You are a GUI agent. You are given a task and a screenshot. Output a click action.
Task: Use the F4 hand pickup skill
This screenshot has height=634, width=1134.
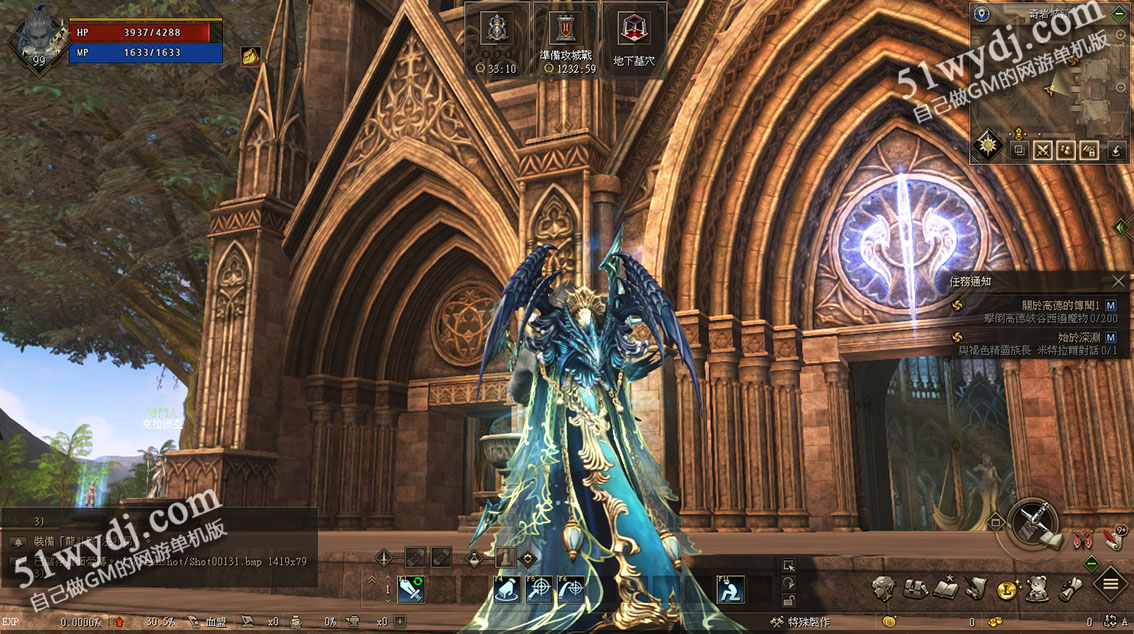point(507,590)
